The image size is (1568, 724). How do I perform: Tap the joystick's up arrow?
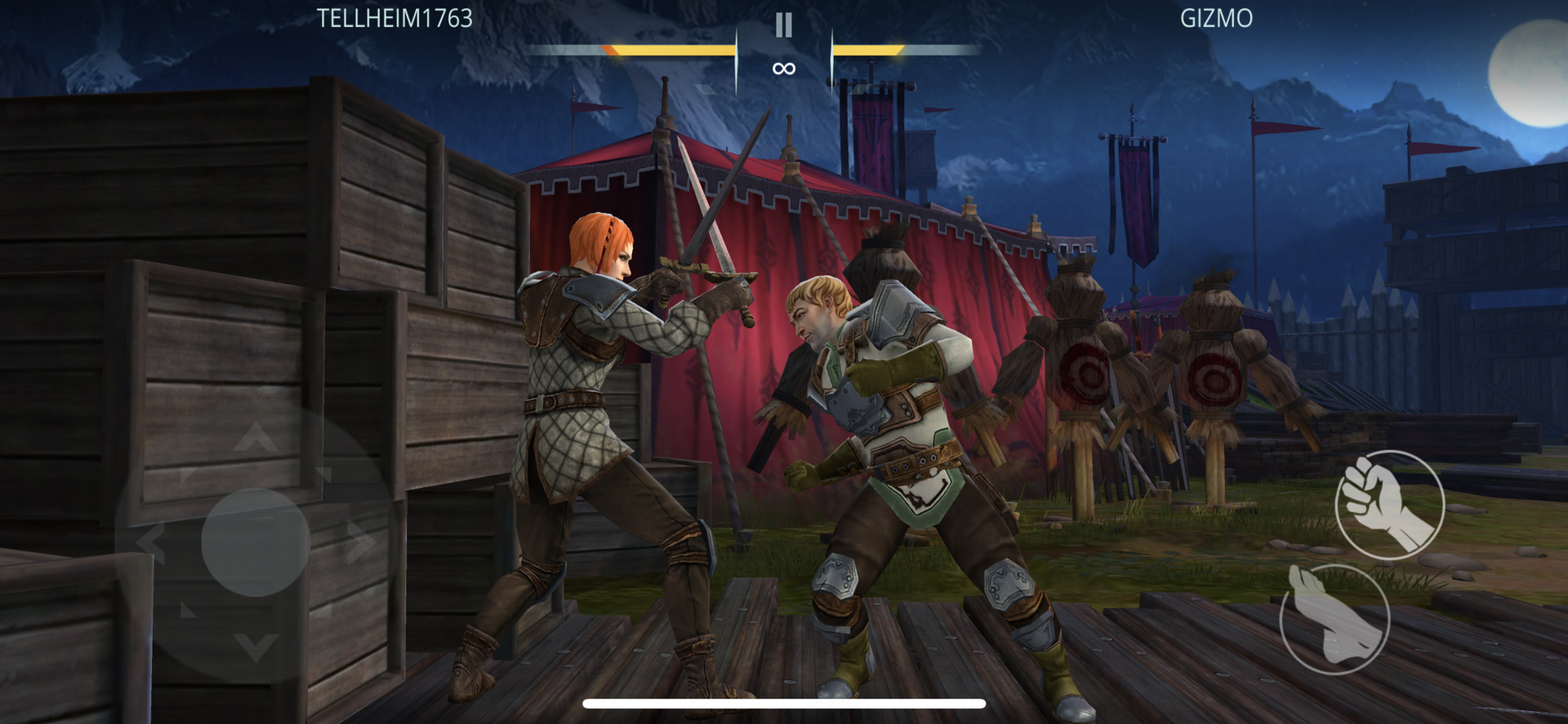click(x=256, y=438)
